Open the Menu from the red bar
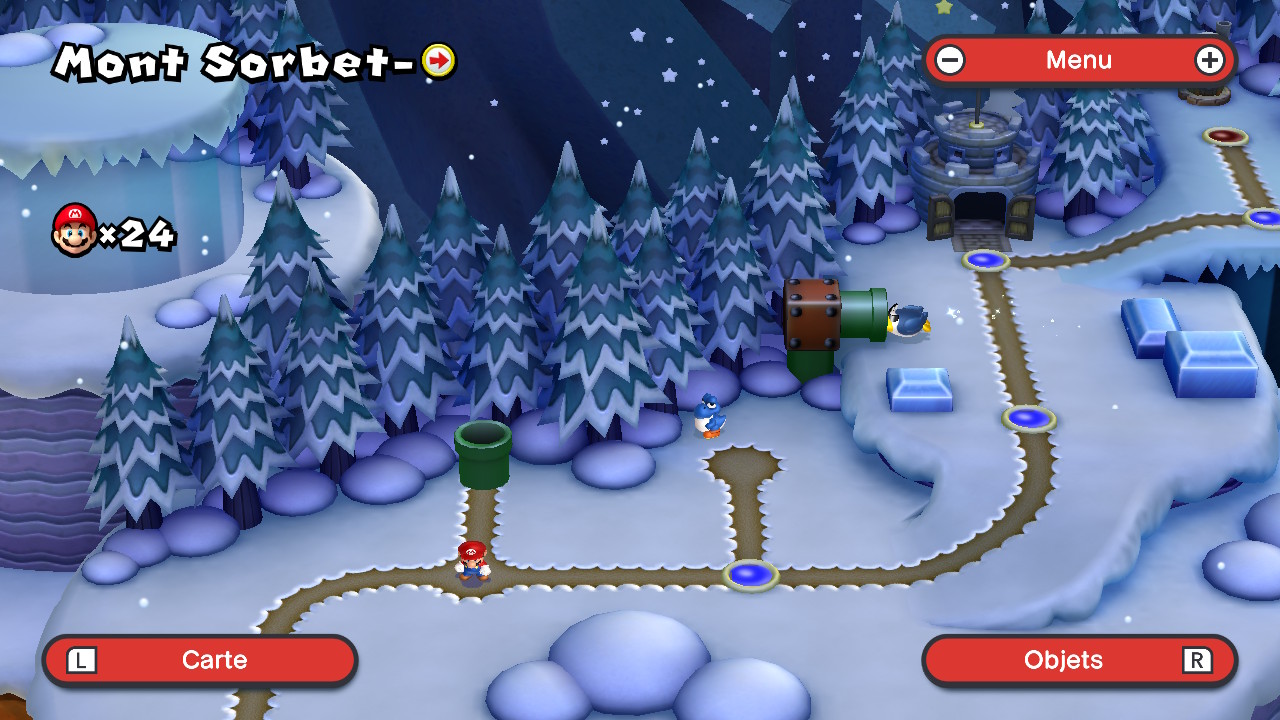Screen dimensions: 1280x720 pyautogui.click(x=1078, y=60)
